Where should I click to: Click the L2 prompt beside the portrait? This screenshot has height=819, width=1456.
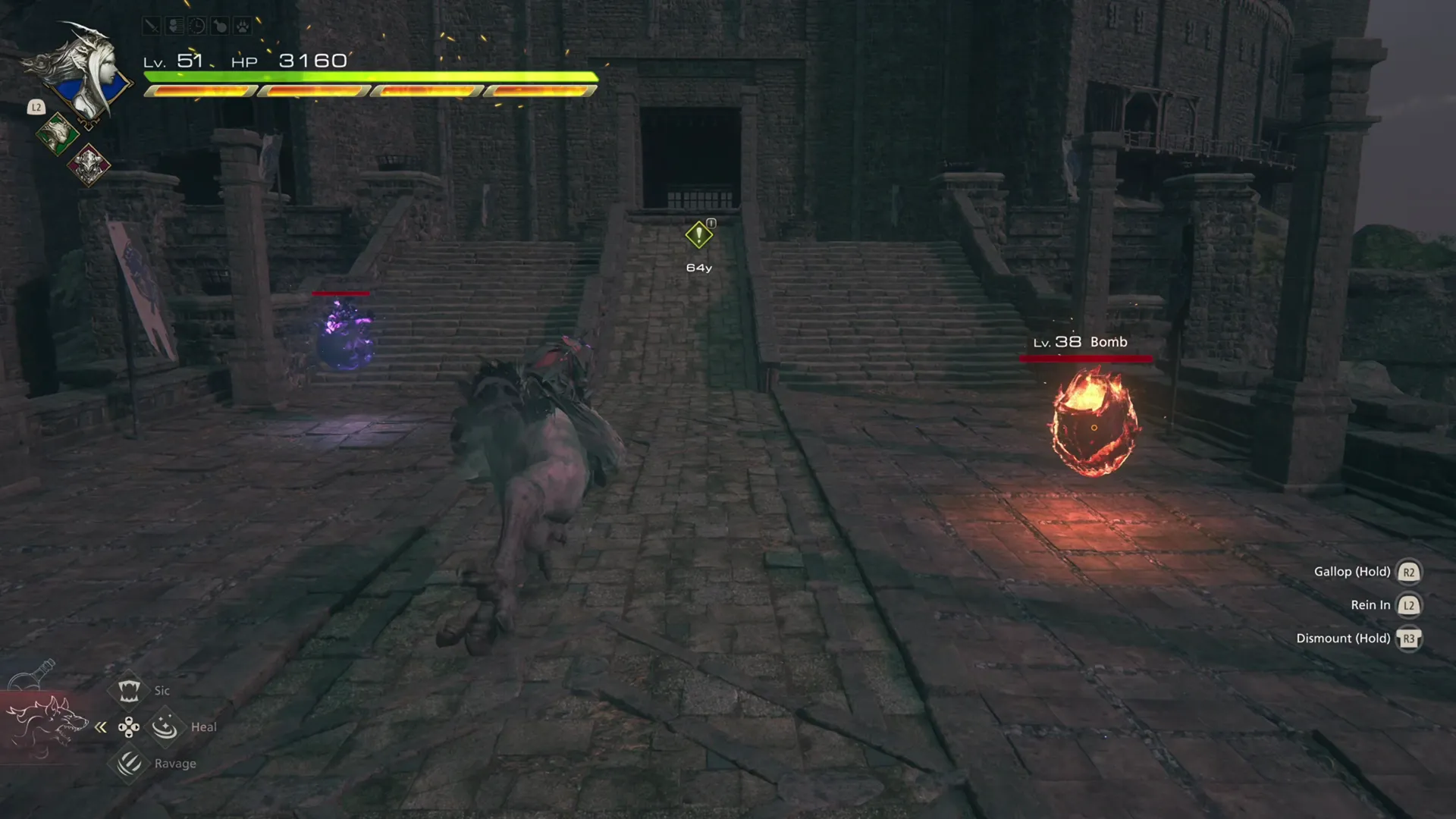click(x=35, y=108)
